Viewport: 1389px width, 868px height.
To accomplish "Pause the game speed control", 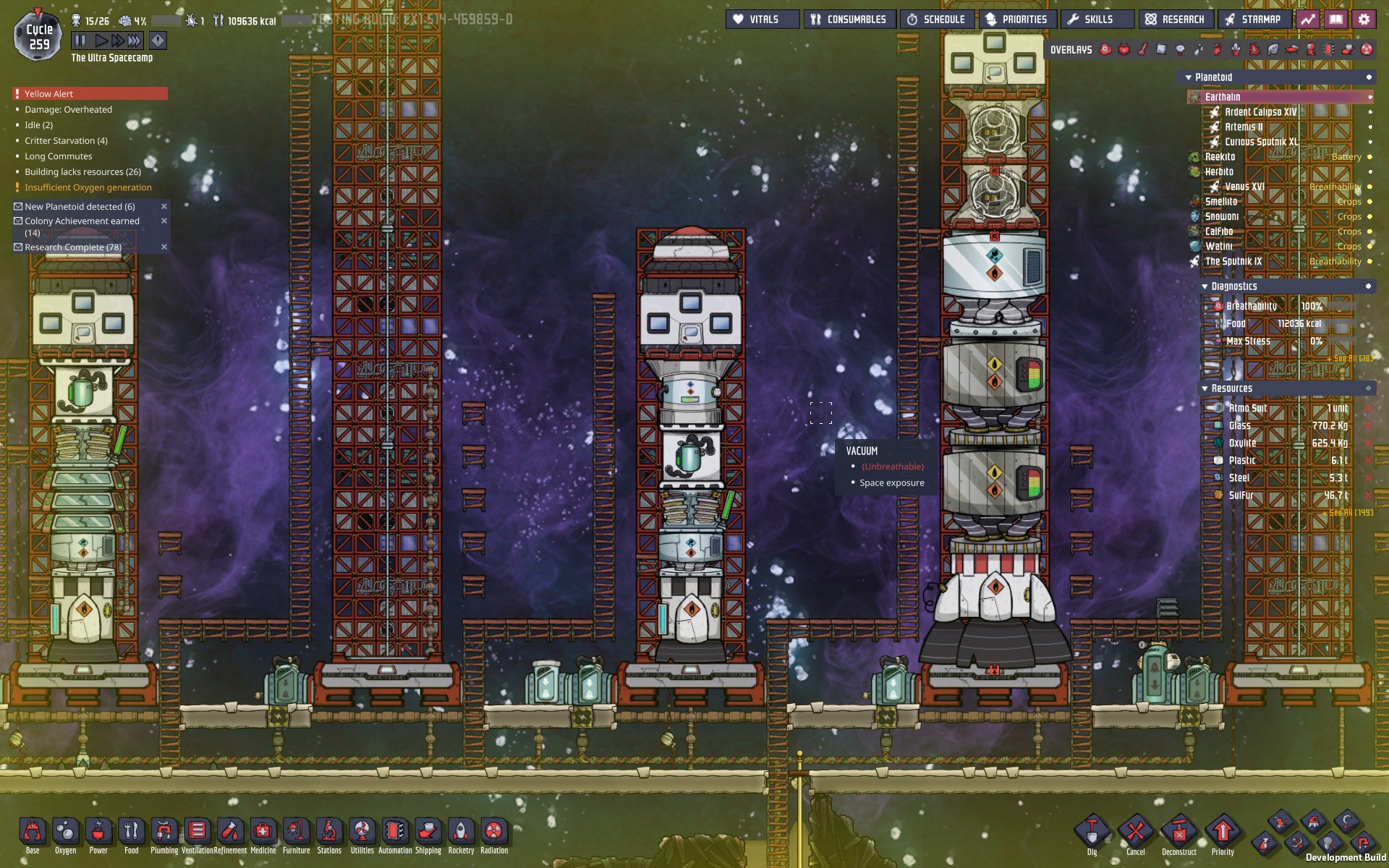I will (80, 41).
